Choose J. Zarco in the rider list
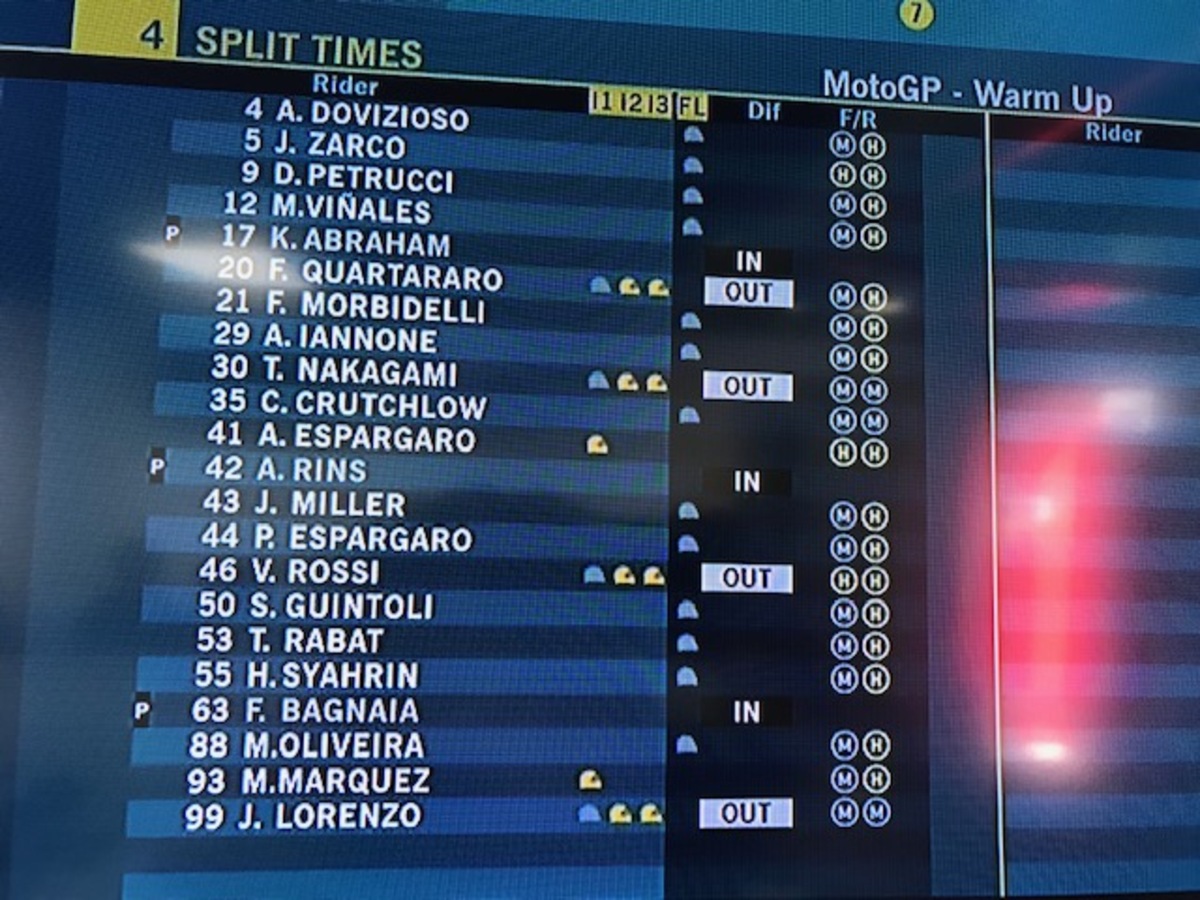 (338, 145)
